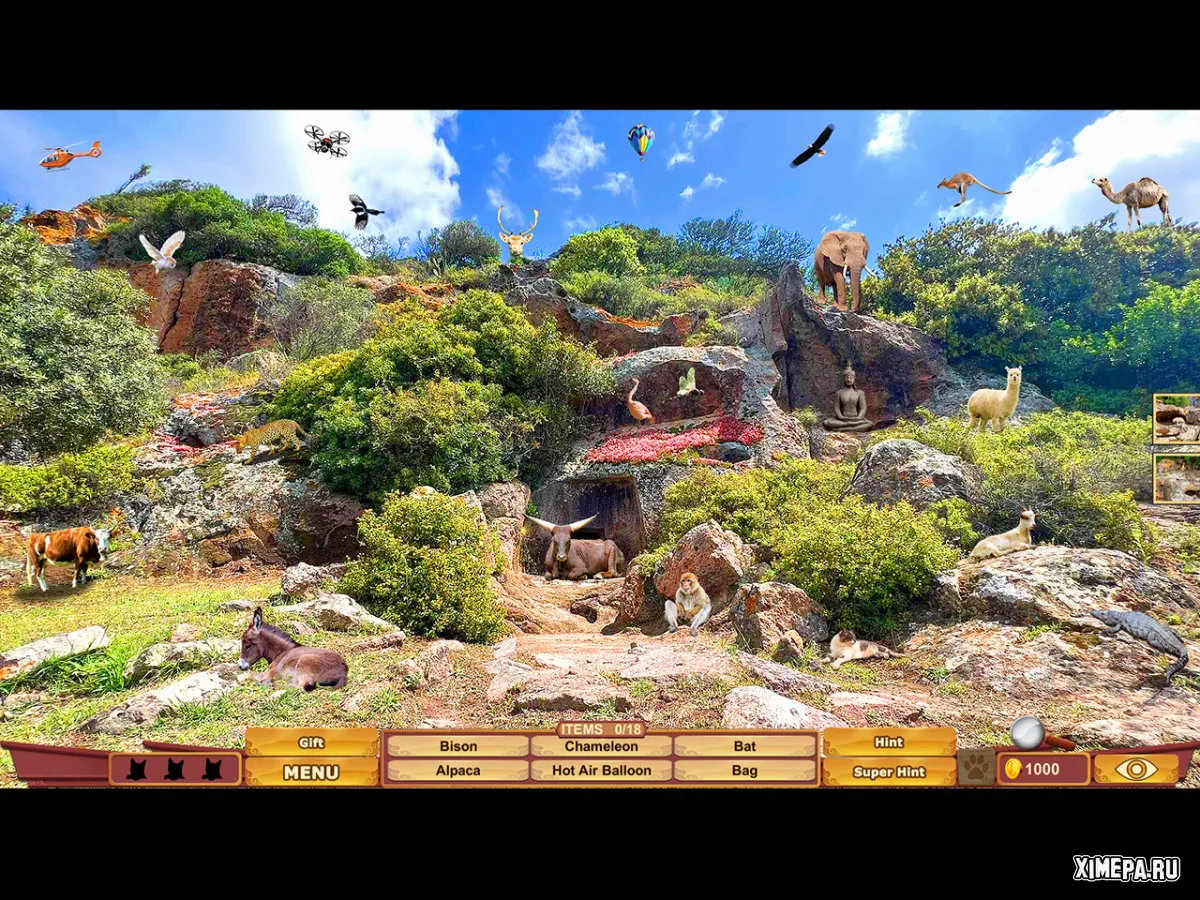The height and width of the screenshot is (900, 1200).
Task: Open the Gift button
Action: 311,743
